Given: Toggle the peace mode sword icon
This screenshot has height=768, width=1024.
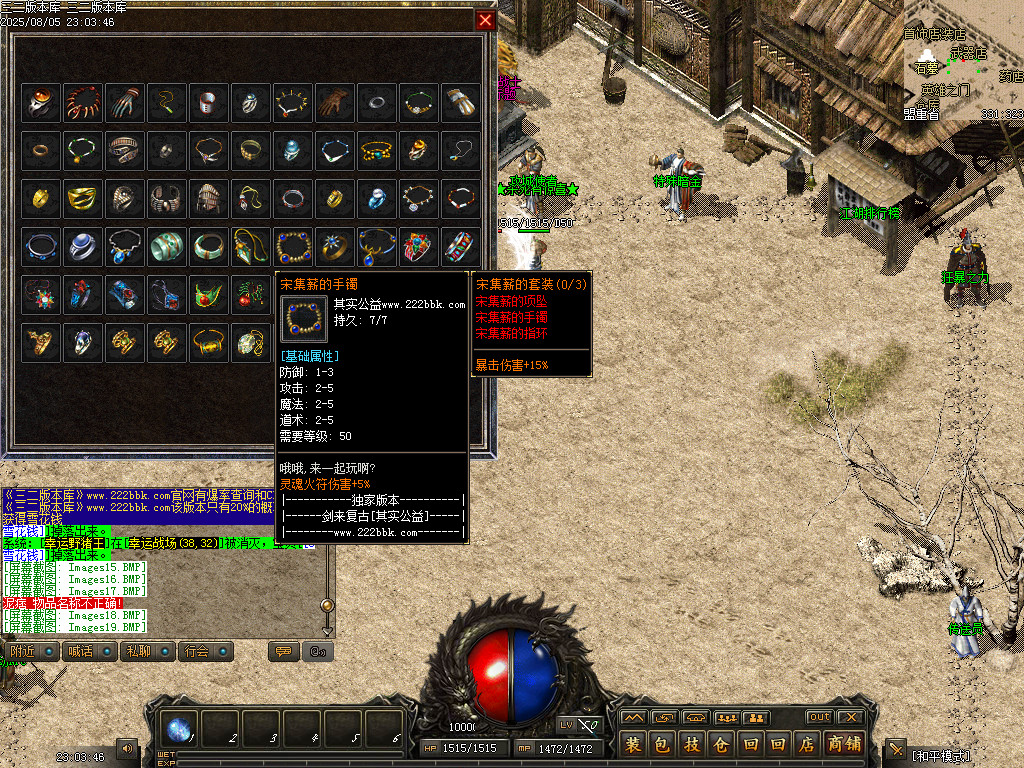Looking at the screenshot, I should click(x=895, y=749).
